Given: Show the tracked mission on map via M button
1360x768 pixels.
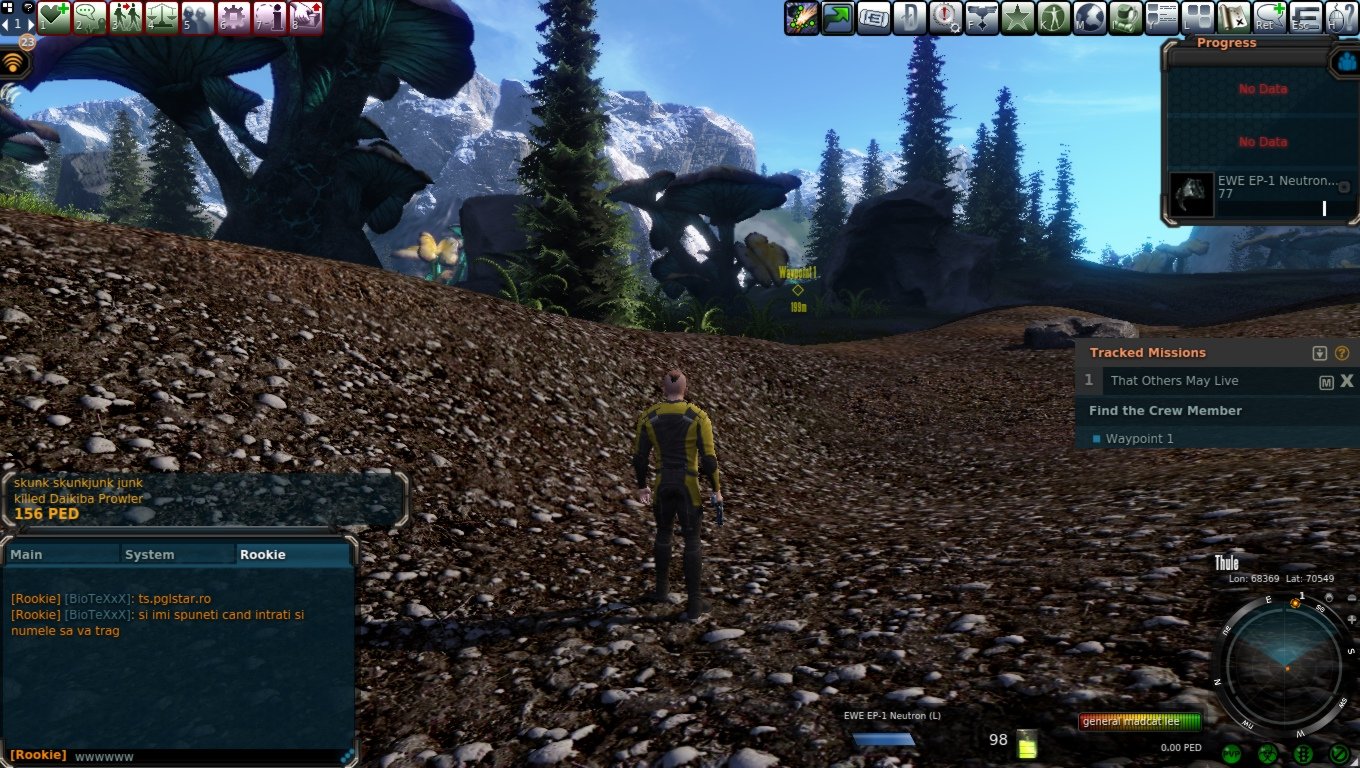Looking at the screenshot, I should click(1327, 382).
